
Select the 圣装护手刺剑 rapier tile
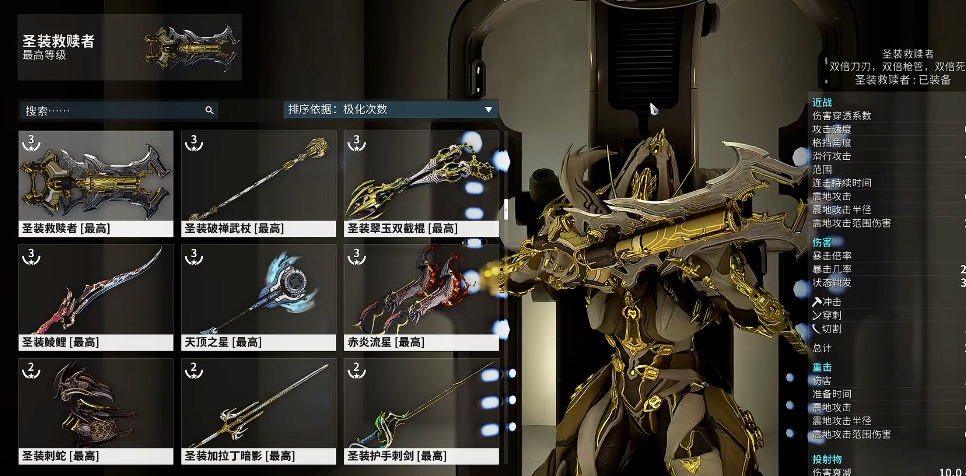421,410
